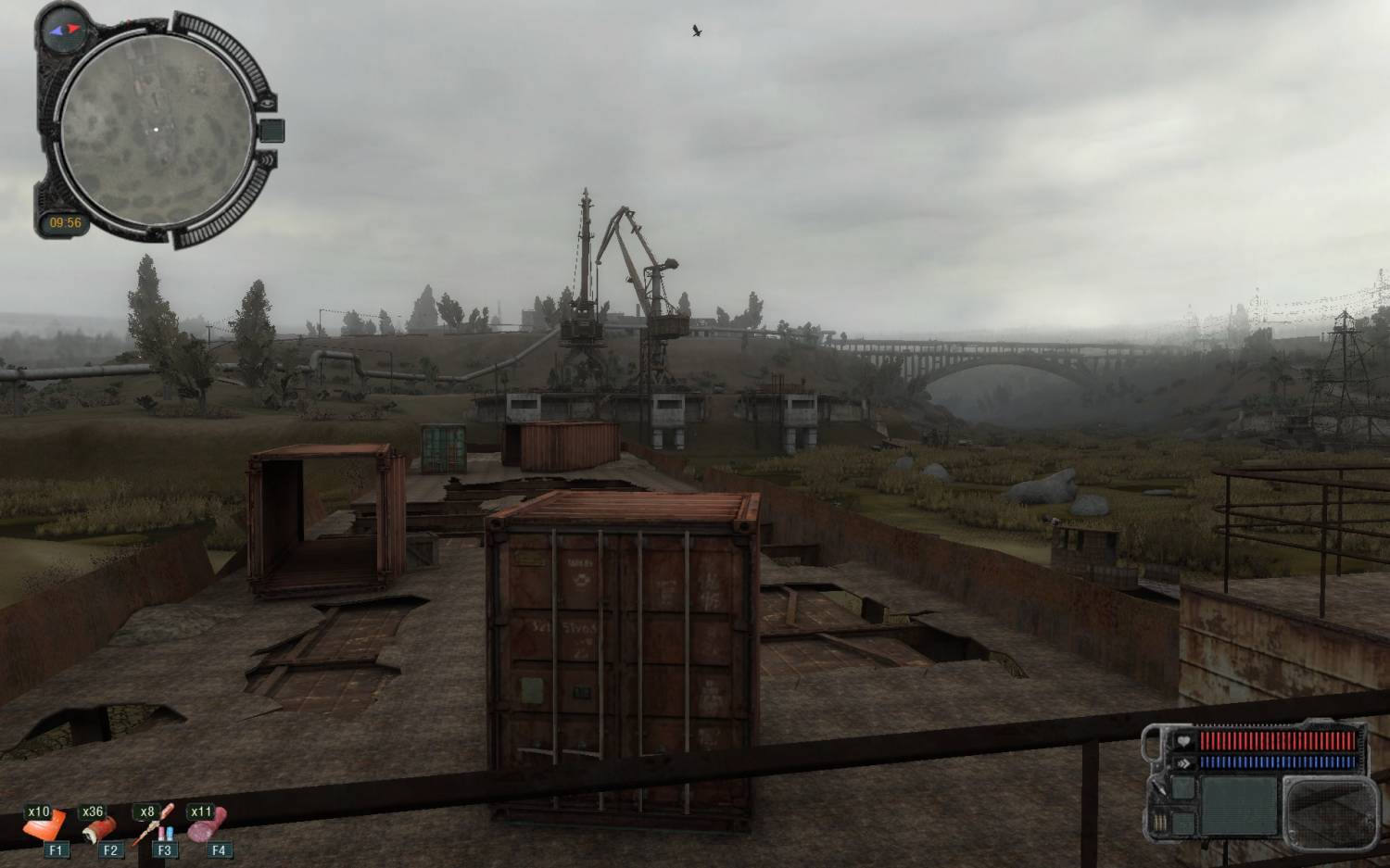Select the canned food item in quickslot F2
This screenshot has height=868, width=1390.
coord(99,829)
